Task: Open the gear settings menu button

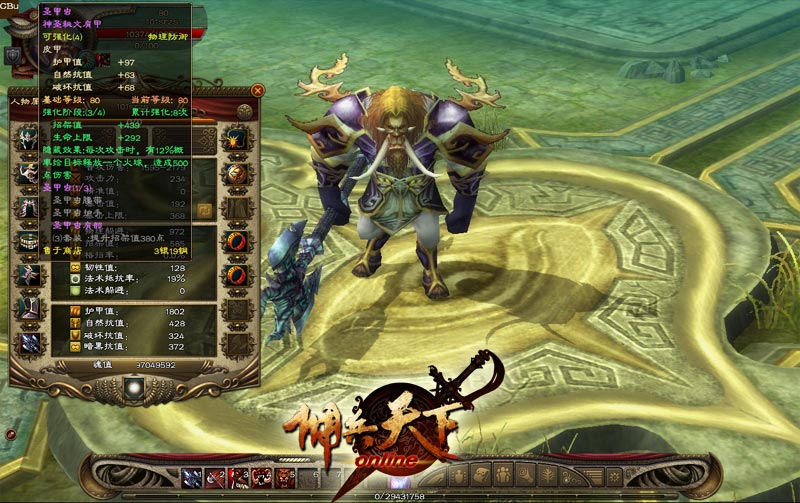Action: (x=614, y=475)
